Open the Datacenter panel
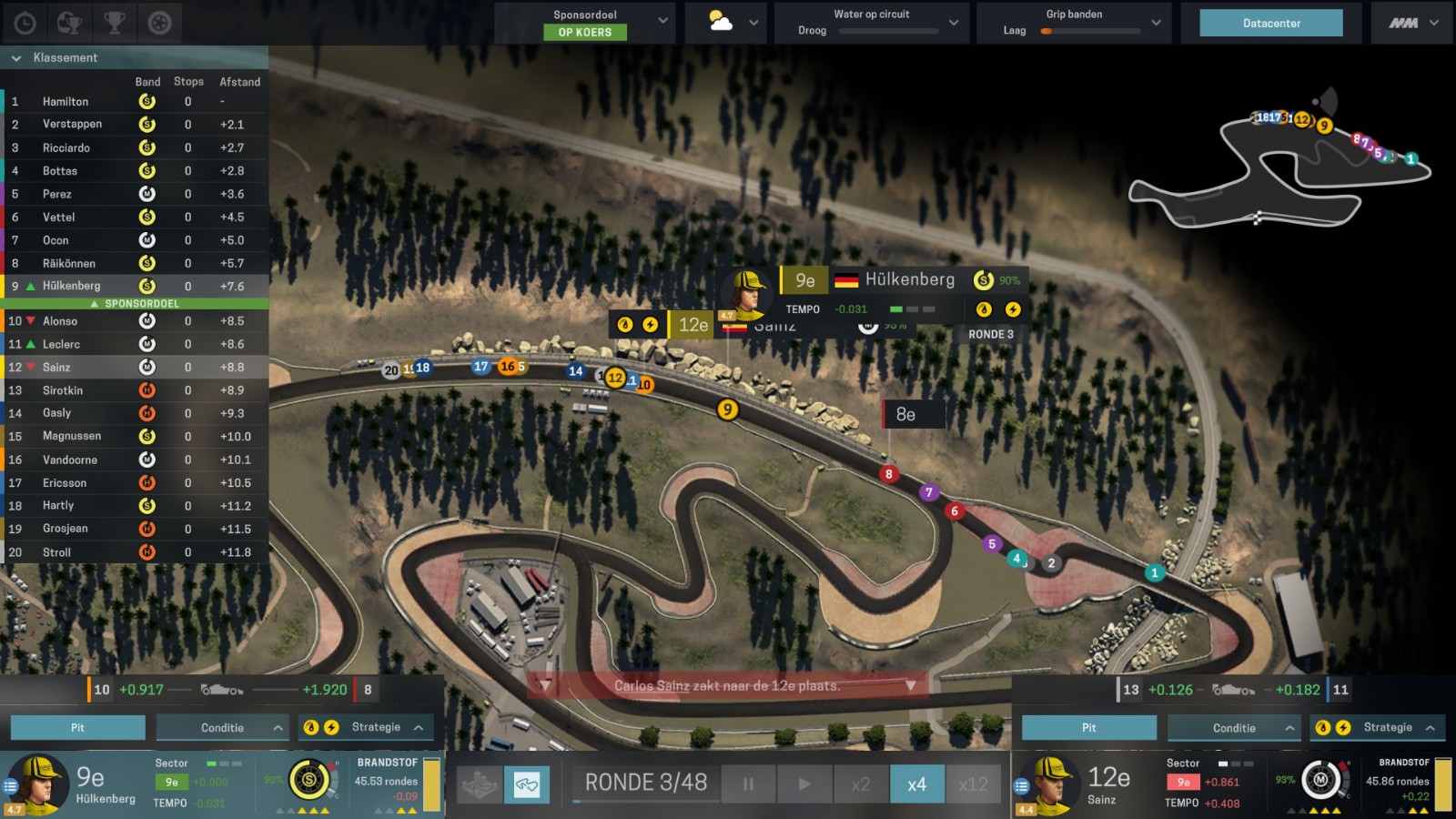This screenshot has height=819, width=1456. 1271,24
